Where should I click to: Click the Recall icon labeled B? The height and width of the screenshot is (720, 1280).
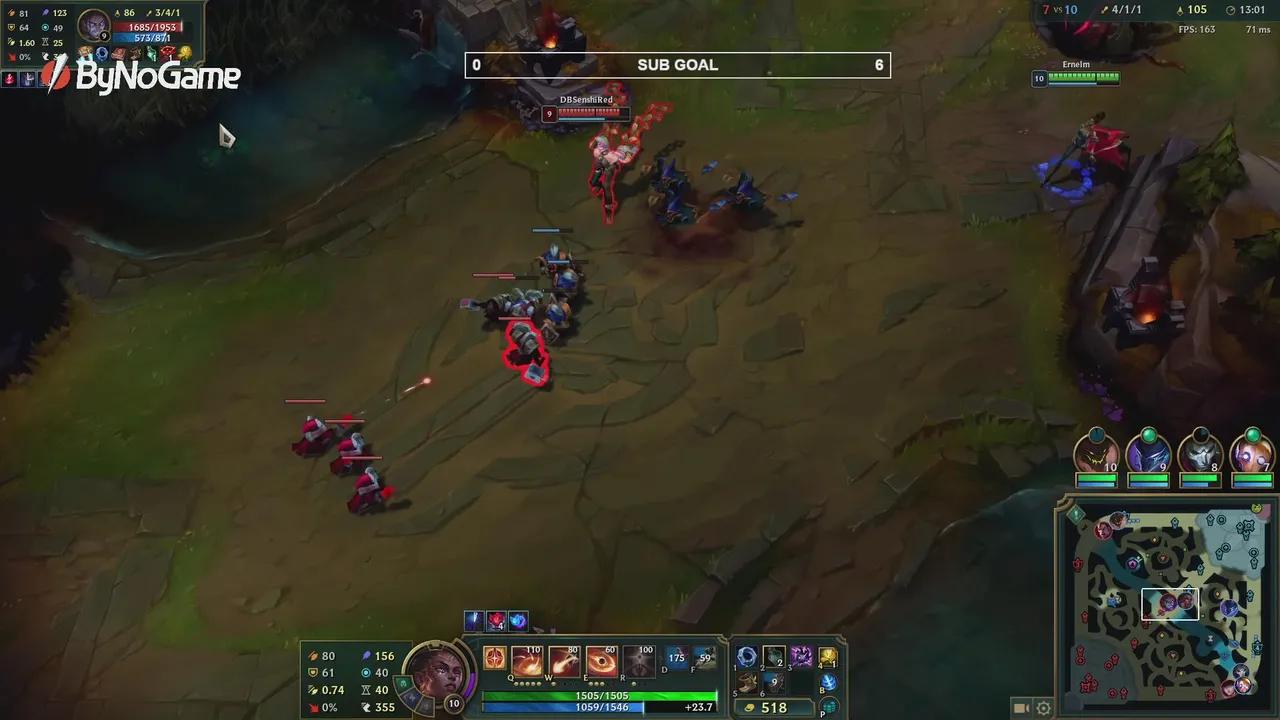pos(829,684)
